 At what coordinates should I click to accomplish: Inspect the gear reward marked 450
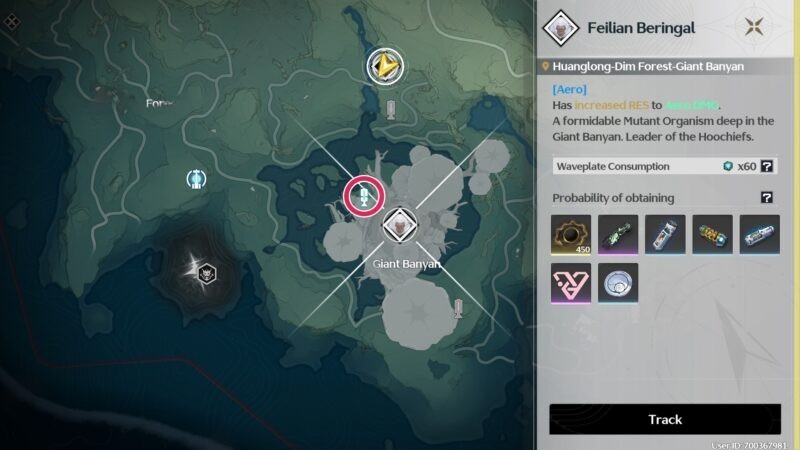pyautogui.click(x=571, y=234)
